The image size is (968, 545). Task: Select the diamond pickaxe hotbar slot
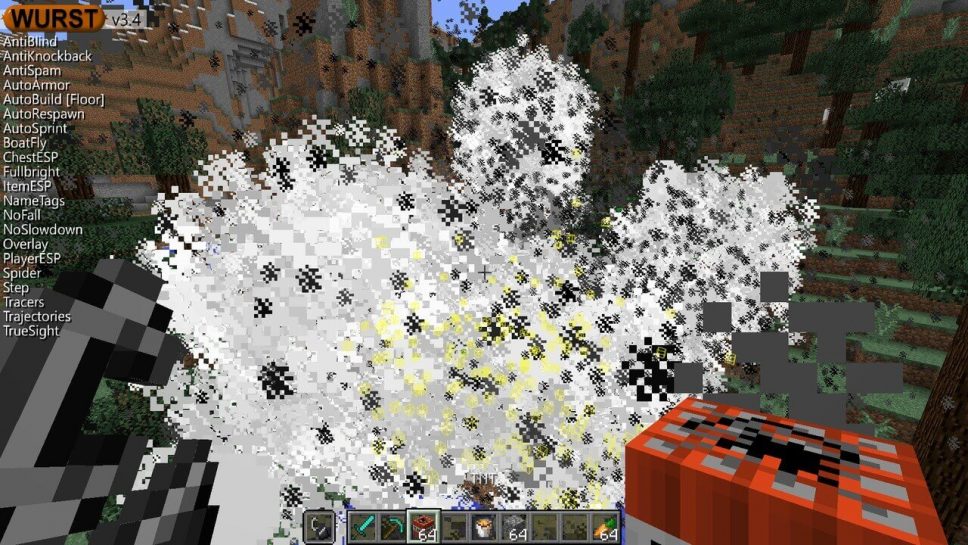click(x=391, y=526)
